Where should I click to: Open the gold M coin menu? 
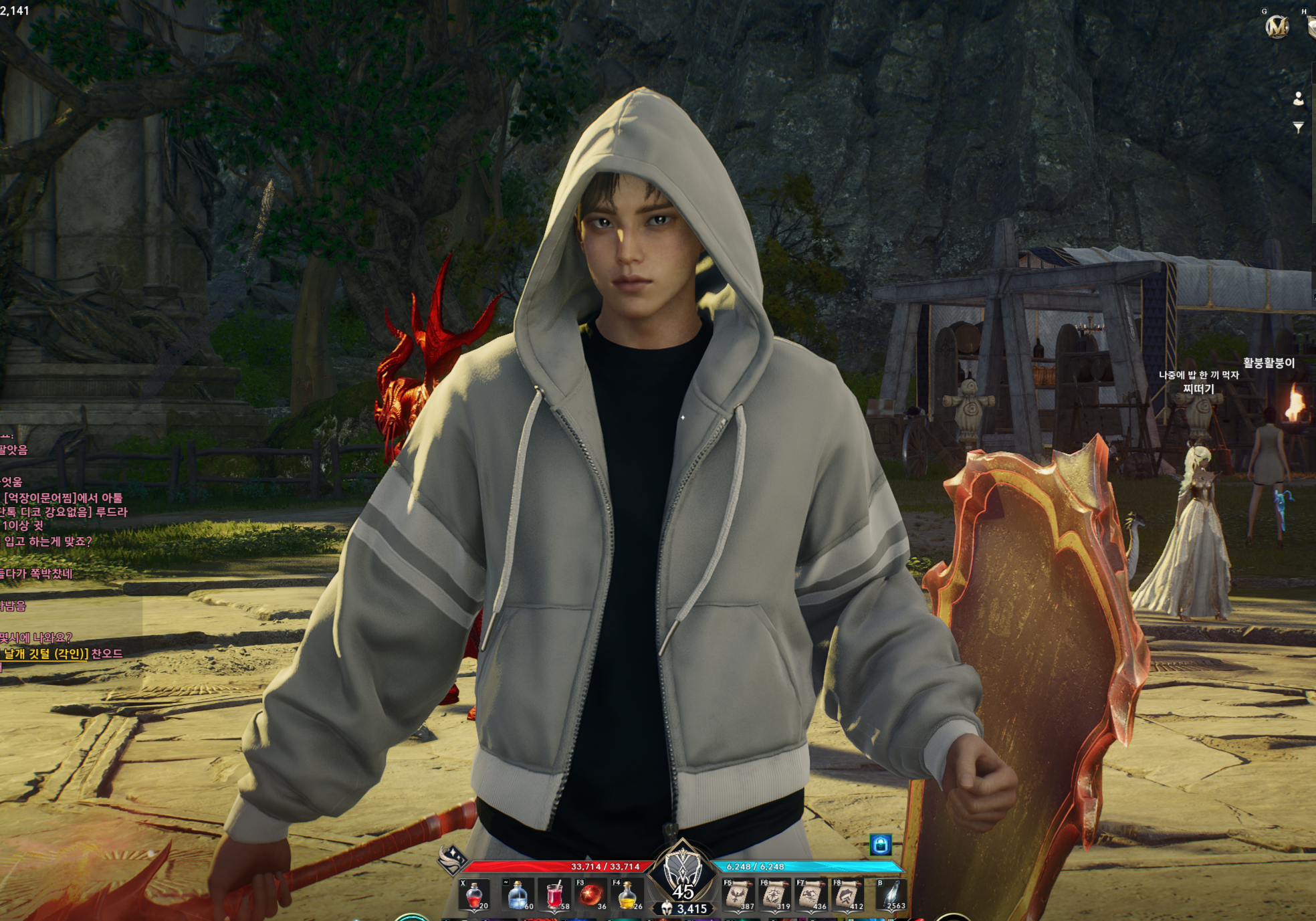[1277, 27]
